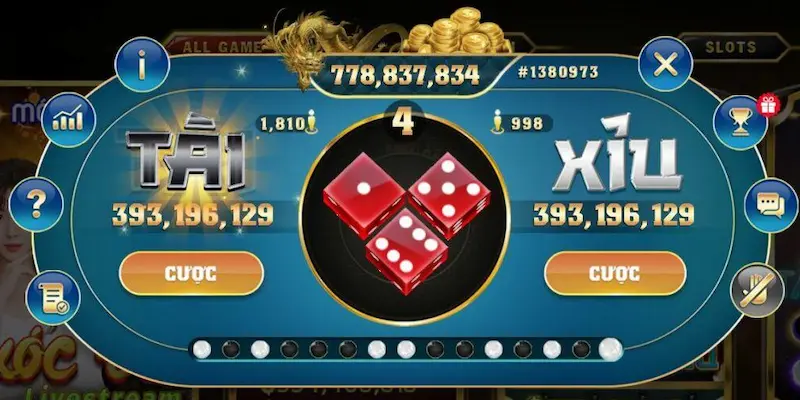Select the Tài side label
This screenshot has width=800, height=400.
(188, 167)
